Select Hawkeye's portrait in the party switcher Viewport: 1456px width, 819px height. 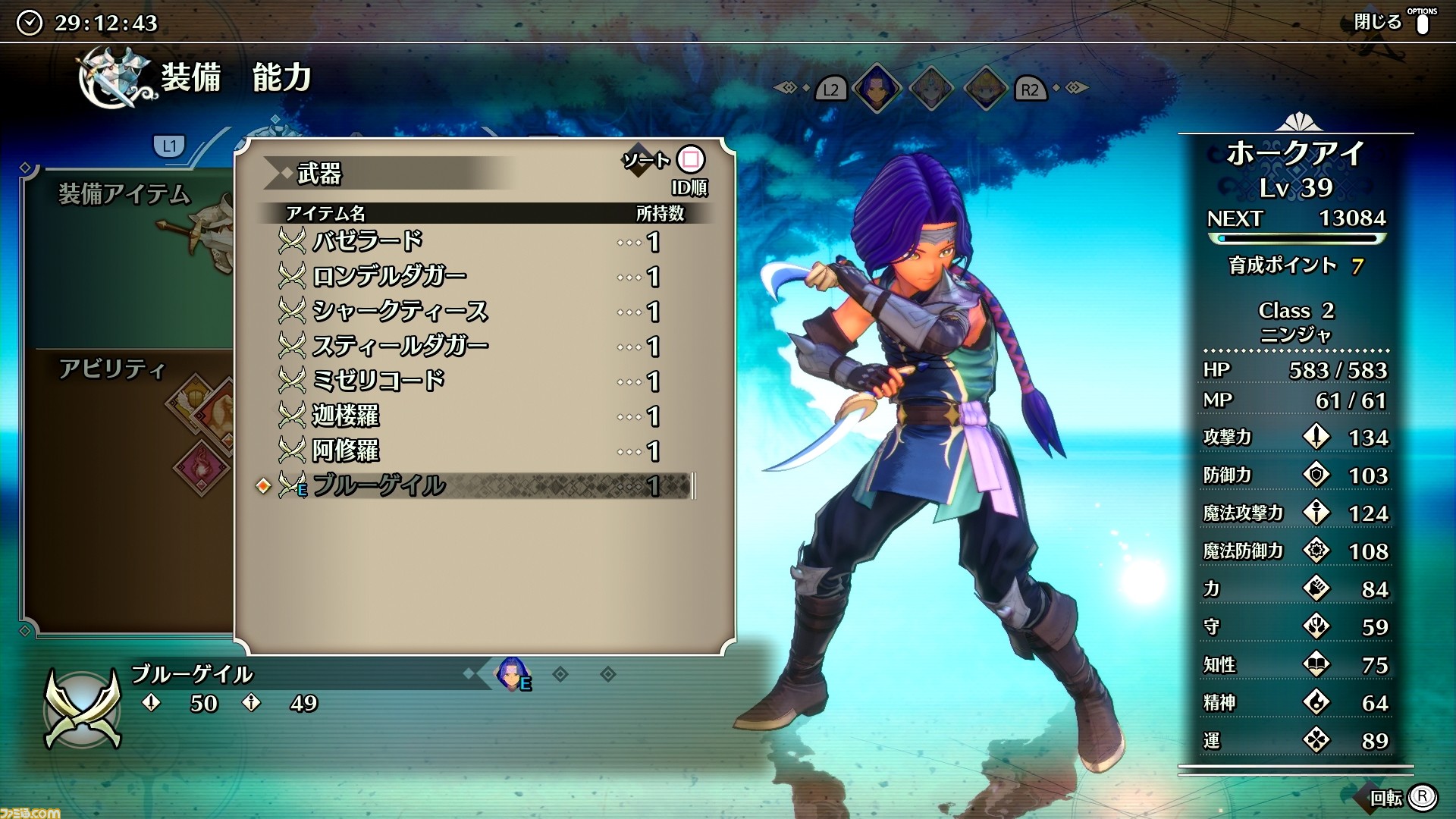(877, 88)
